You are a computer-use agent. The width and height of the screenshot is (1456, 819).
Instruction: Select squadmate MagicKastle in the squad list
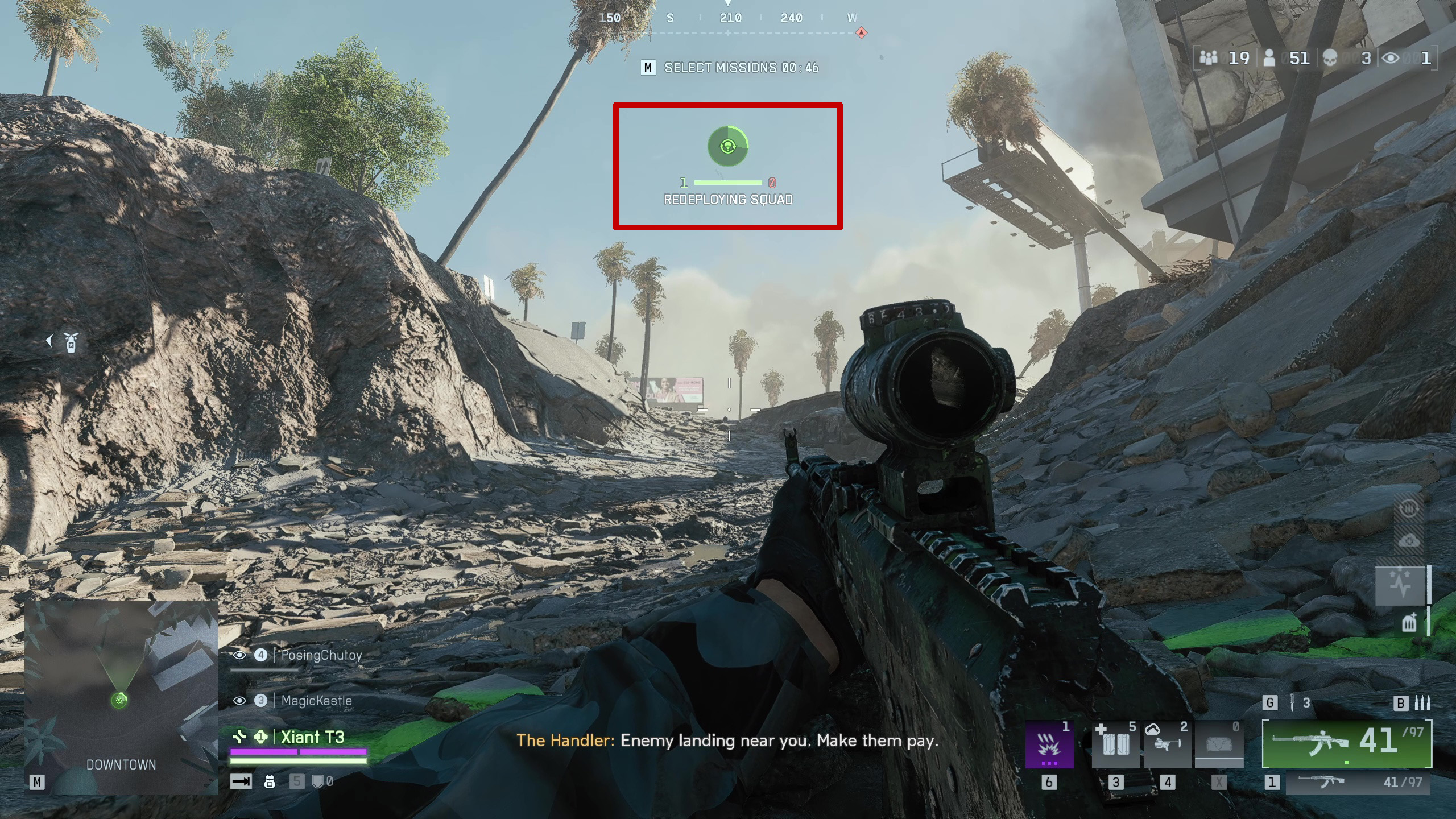coord(316,701)
